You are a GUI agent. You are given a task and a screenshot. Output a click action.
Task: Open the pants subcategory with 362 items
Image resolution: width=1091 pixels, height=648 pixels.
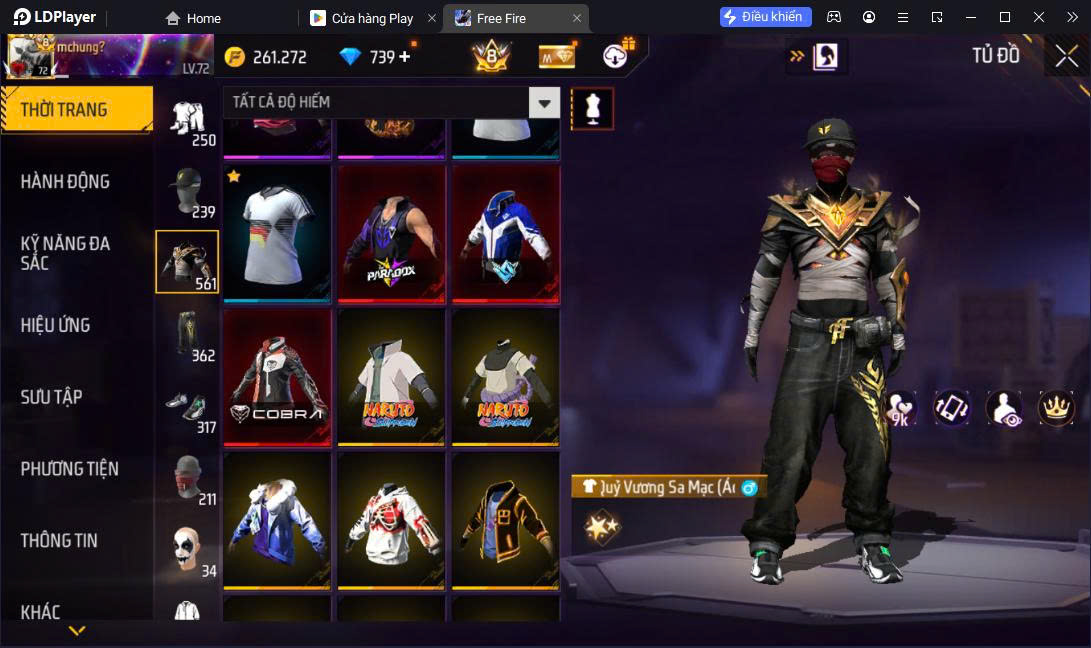[x=187, y=334]
